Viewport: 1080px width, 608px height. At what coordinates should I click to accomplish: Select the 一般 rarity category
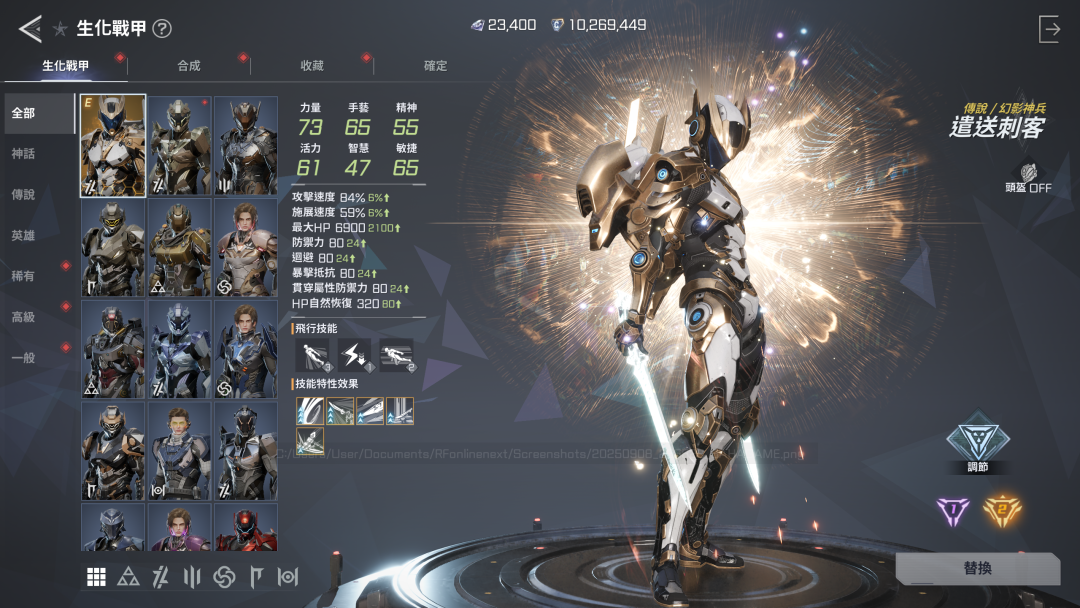click(x=24, y=358)
